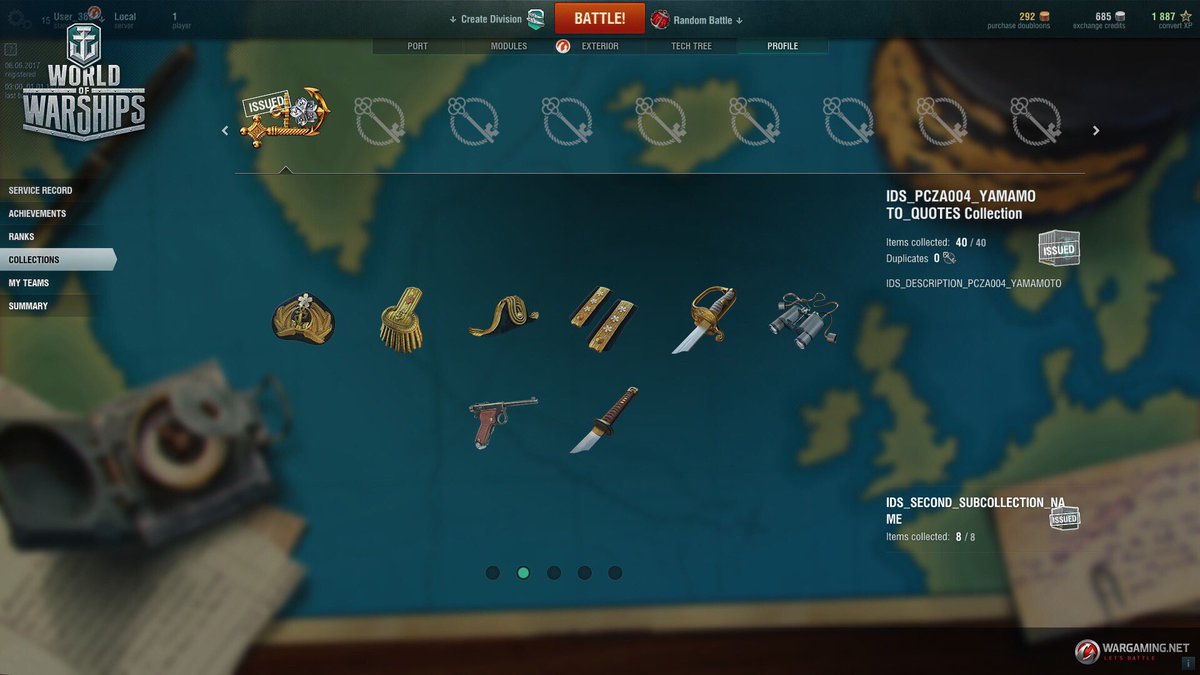Inspect the binoculars collection item
Screen dimensions: 1200x675
pyautogui.click(x=803, y=320)
